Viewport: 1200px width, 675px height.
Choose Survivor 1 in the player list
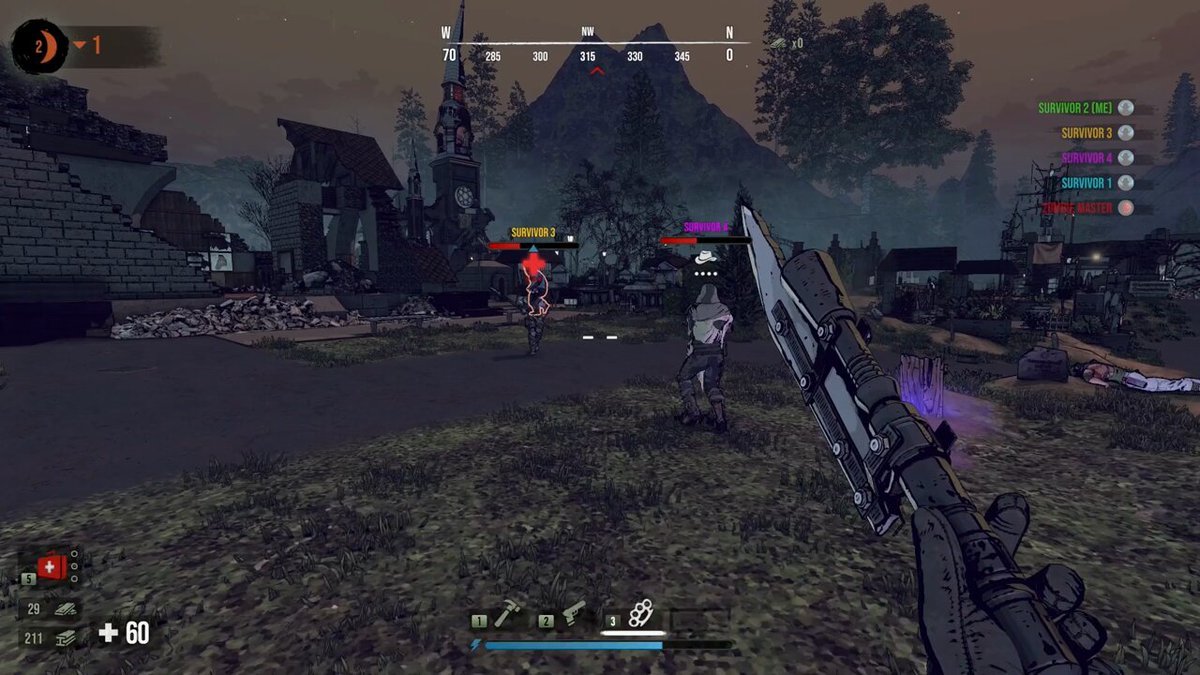1088,183
